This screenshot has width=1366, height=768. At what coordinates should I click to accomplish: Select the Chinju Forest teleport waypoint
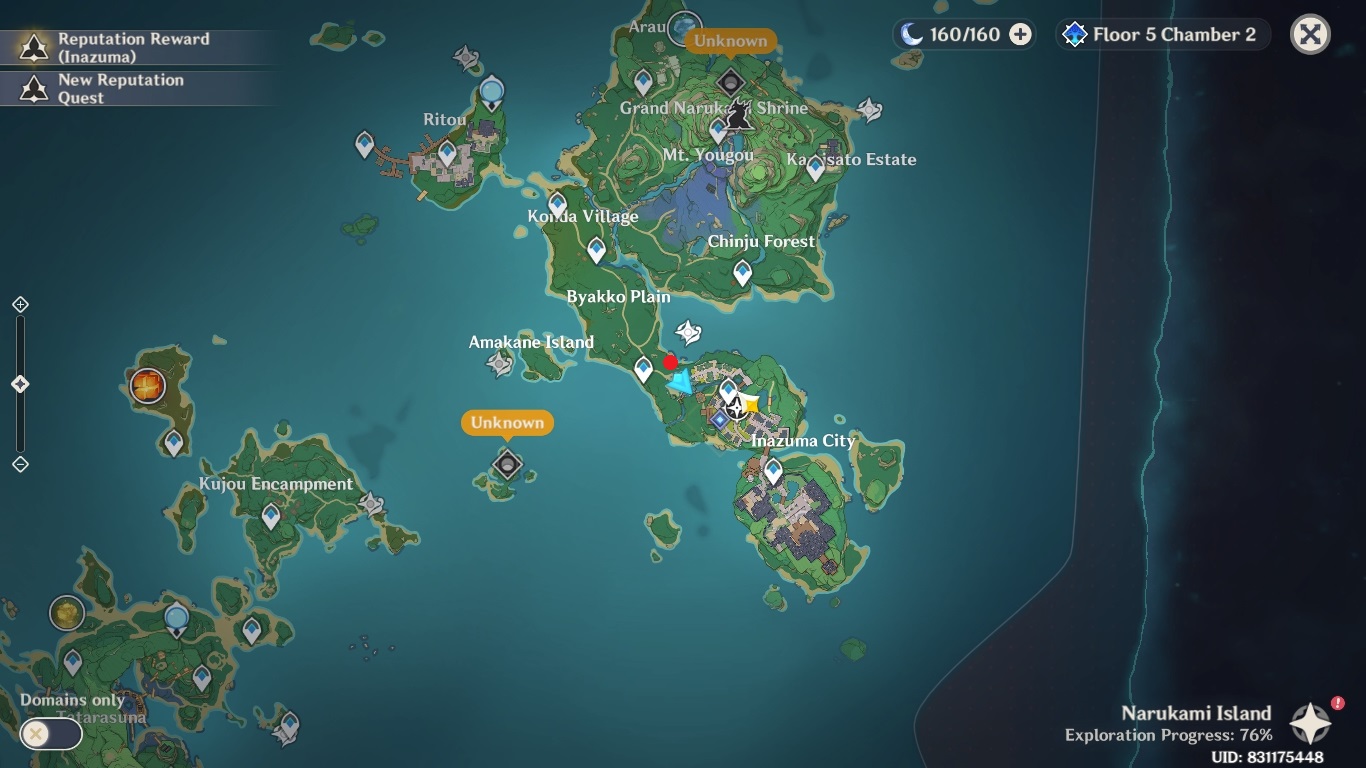[742, 271]
